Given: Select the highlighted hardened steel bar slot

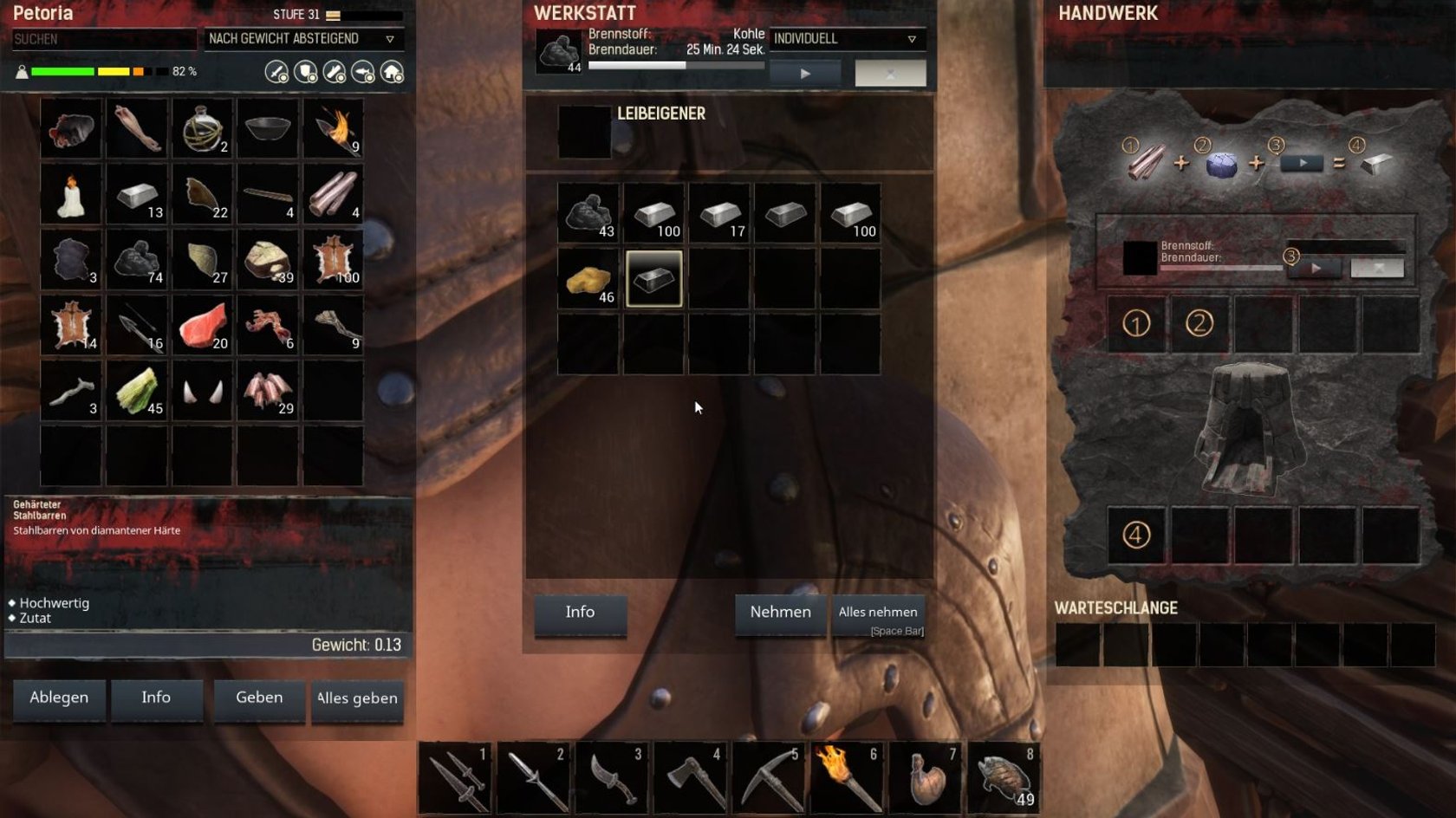Looking at the screenshot, I should coord(654,279).
